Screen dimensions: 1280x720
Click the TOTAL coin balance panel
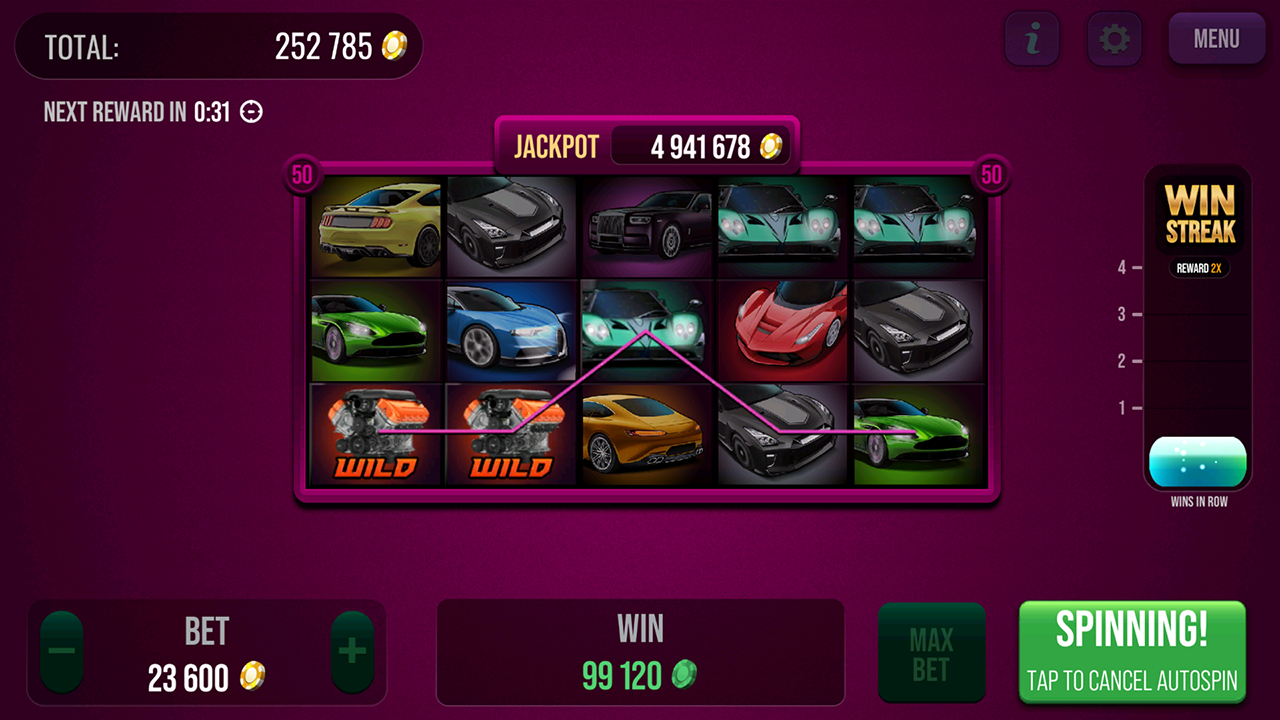click(218, 47)
